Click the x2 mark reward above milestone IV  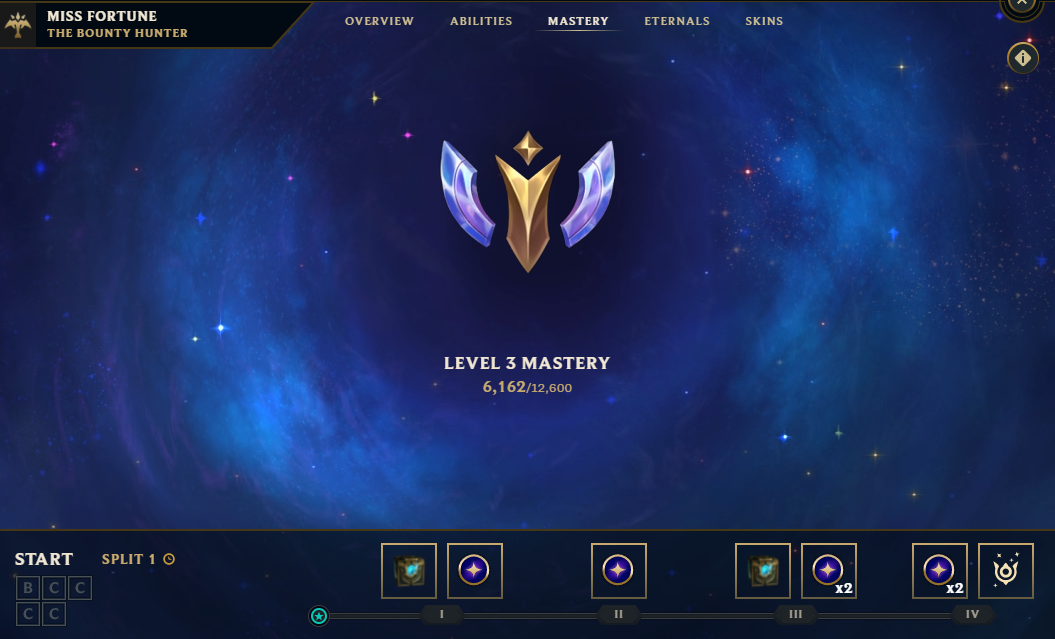[940, 571]
